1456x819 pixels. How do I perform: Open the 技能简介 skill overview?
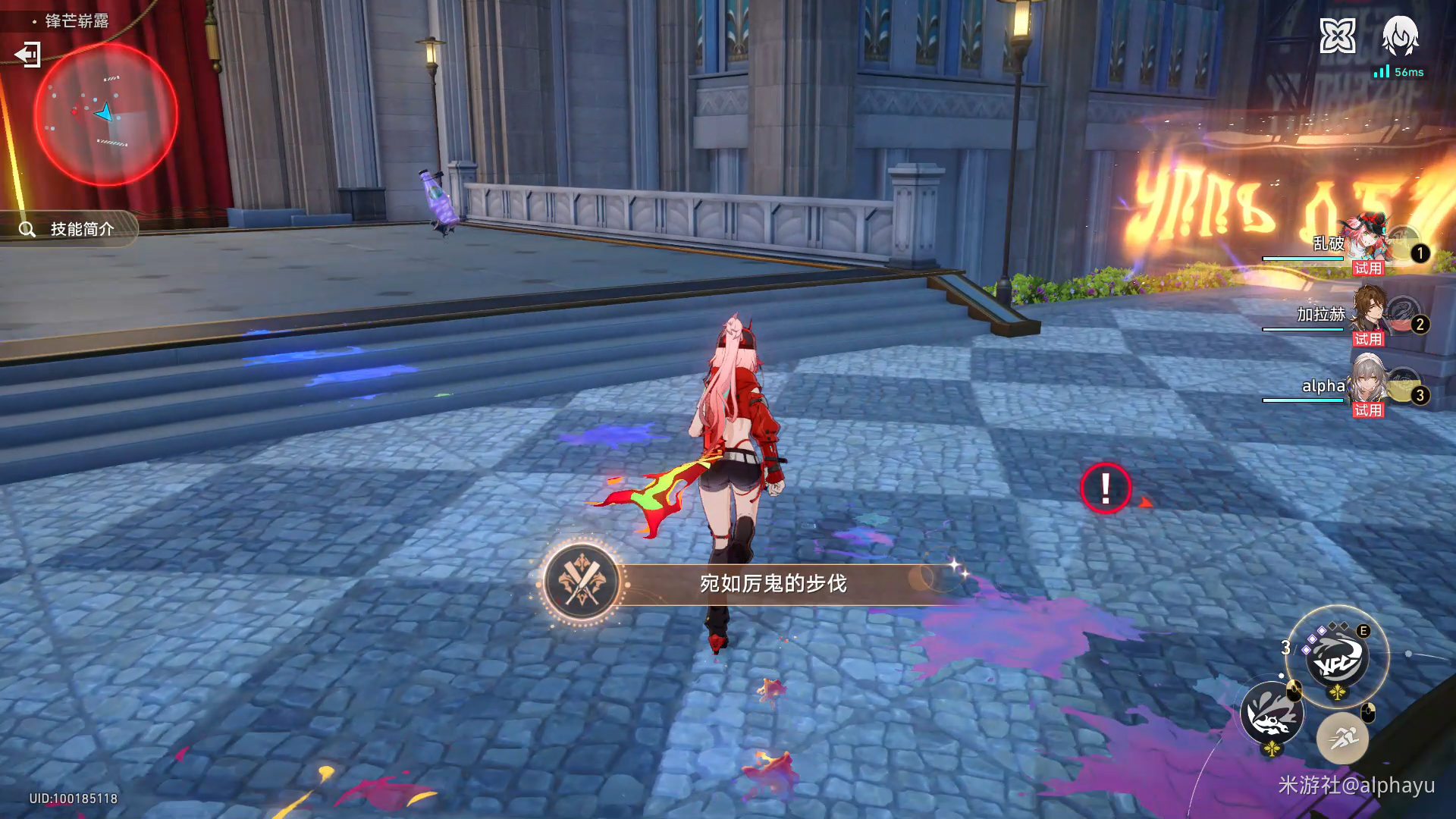pyautogui.click(x=70, y=229)
